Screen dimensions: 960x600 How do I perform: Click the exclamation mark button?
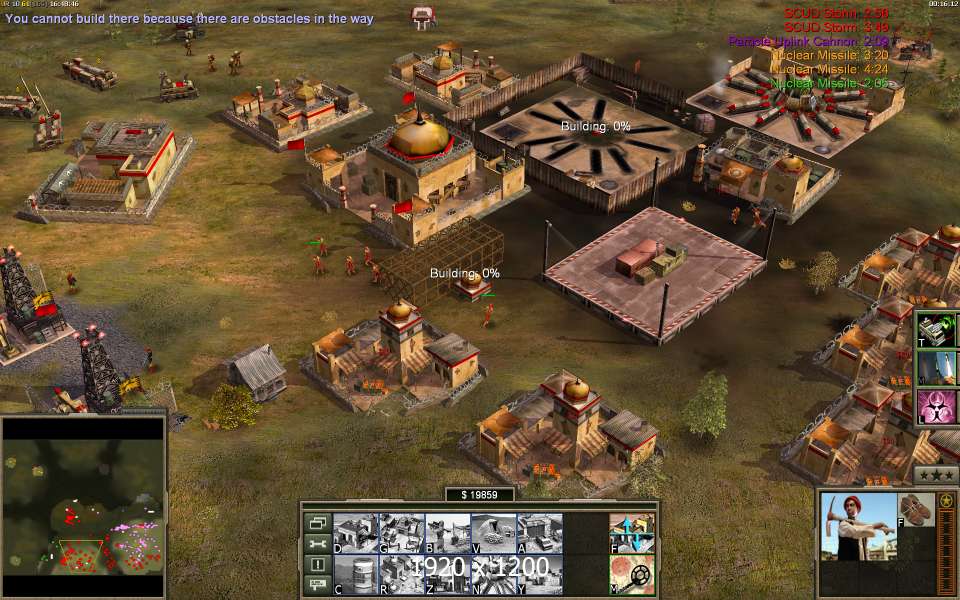[318, 565]
